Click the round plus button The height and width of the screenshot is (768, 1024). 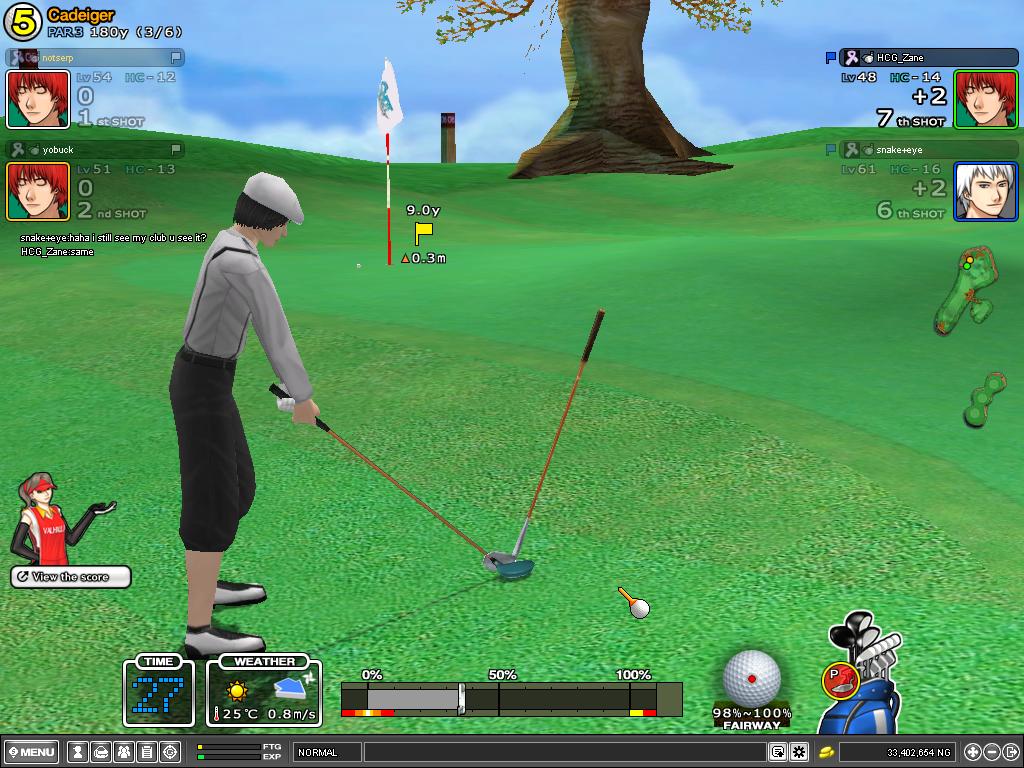pyautogui.click(x=973, y=752)
